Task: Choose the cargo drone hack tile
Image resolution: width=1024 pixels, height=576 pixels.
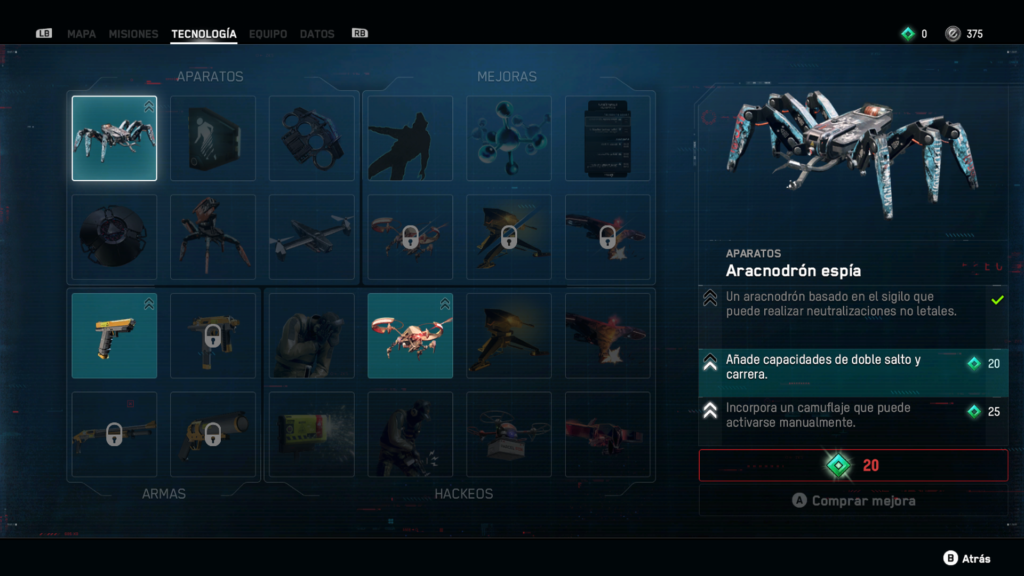Action: pos(509,434)
